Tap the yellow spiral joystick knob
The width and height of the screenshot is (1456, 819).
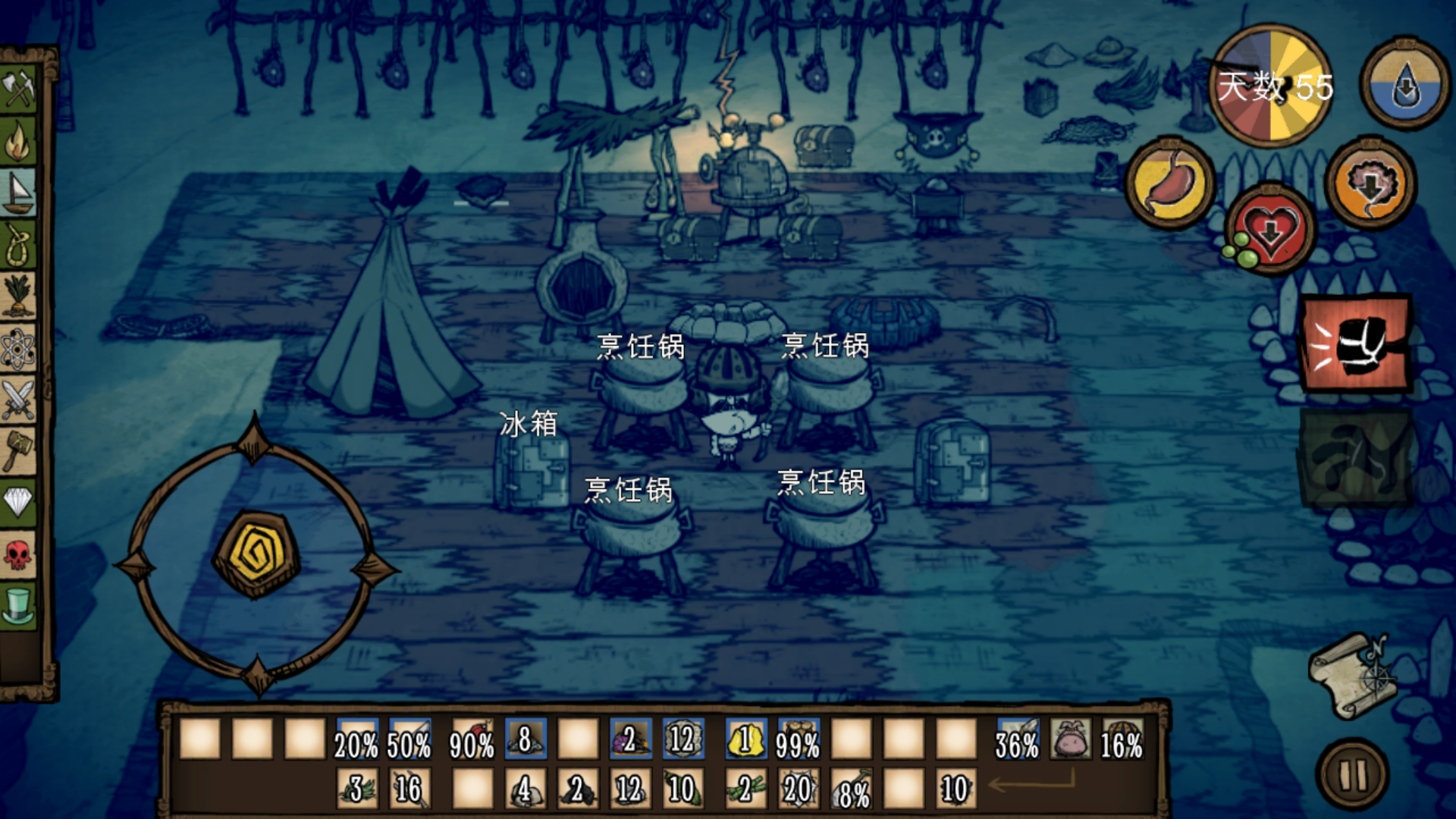(256, 555)
